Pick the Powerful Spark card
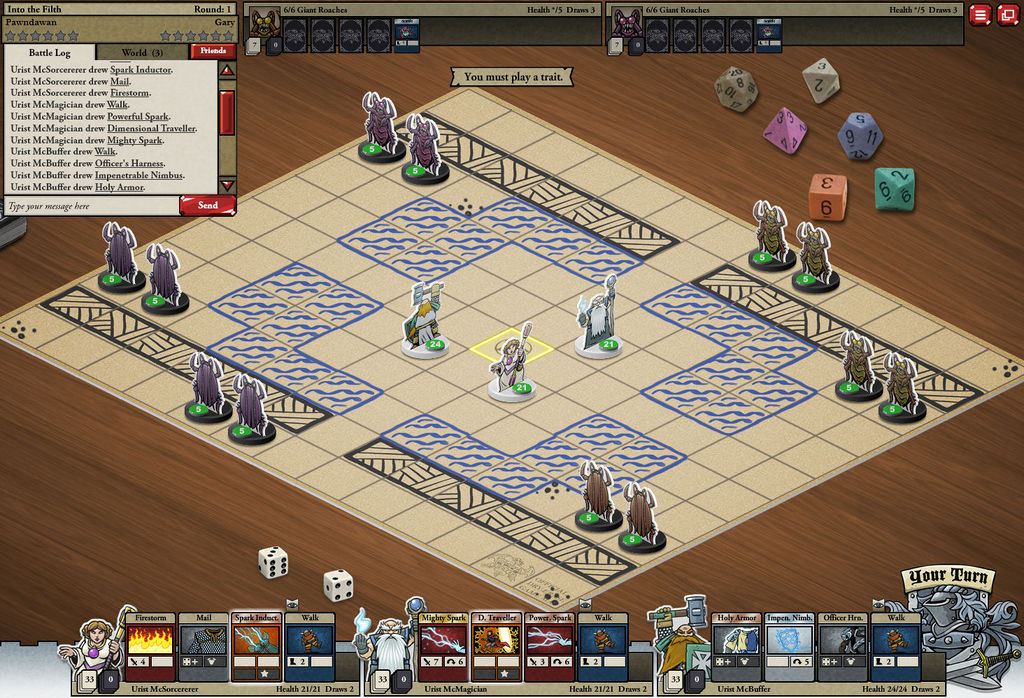1024x698 pixels. pyautogui.click(x=549, y=647)
